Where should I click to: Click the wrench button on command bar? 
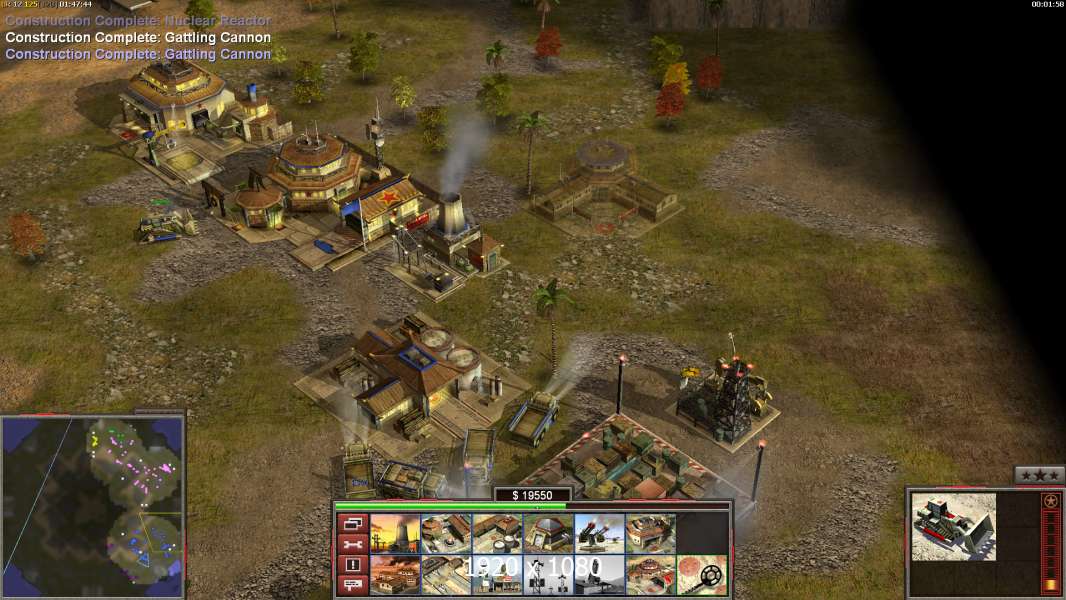pyautogui.click(x=352, y=544)
